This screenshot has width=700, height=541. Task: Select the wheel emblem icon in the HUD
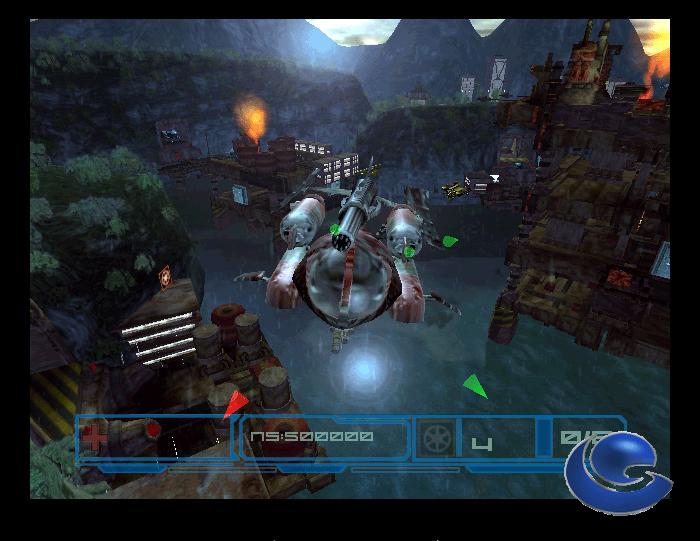437,438
